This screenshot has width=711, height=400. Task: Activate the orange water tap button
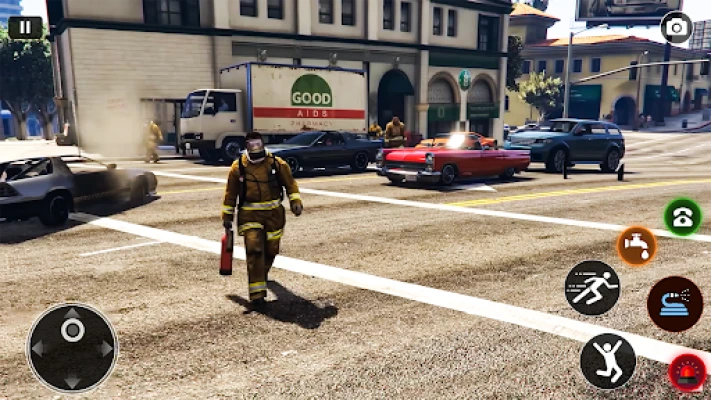636,246
